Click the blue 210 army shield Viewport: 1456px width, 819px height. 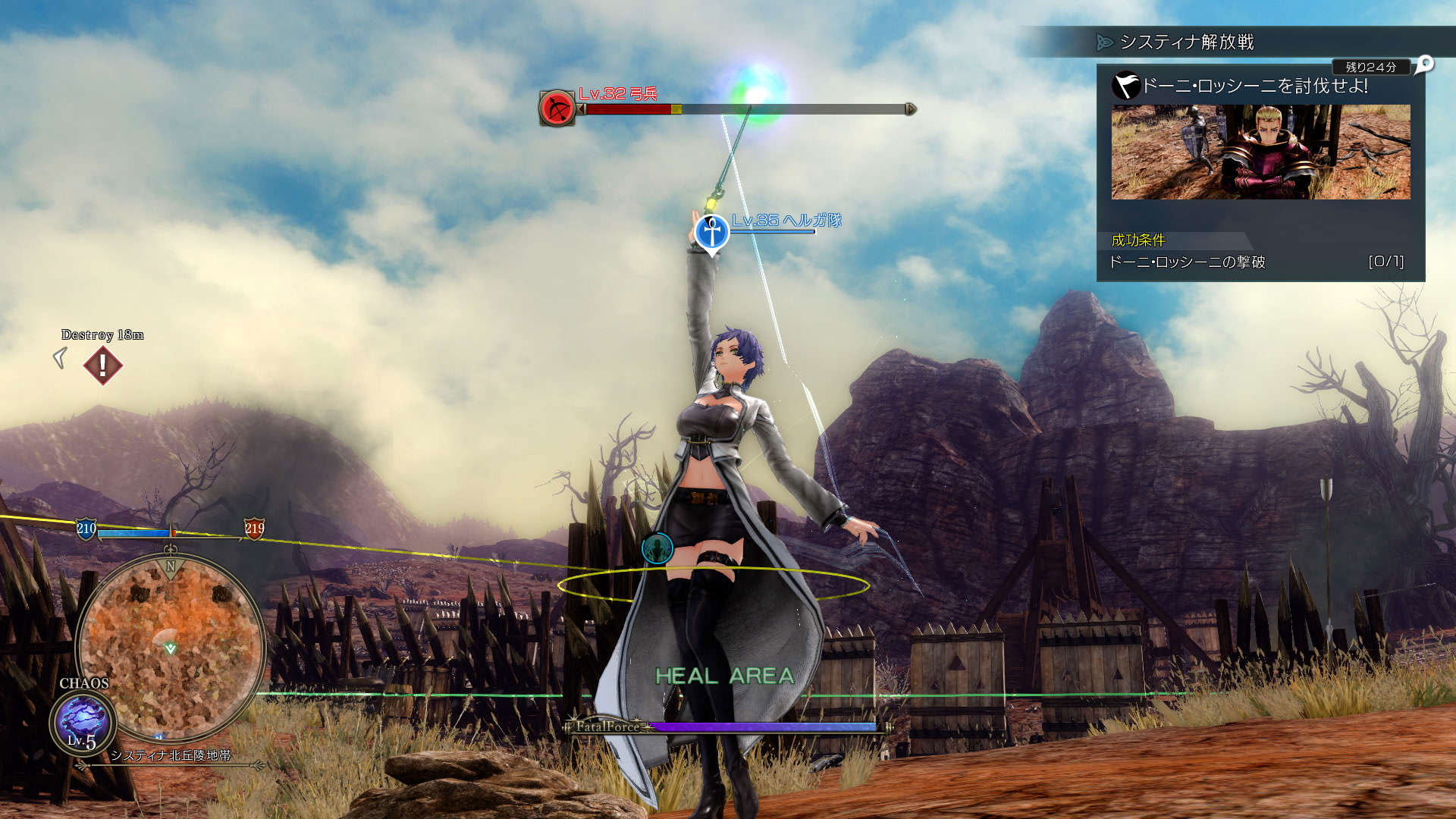(86, 529)
